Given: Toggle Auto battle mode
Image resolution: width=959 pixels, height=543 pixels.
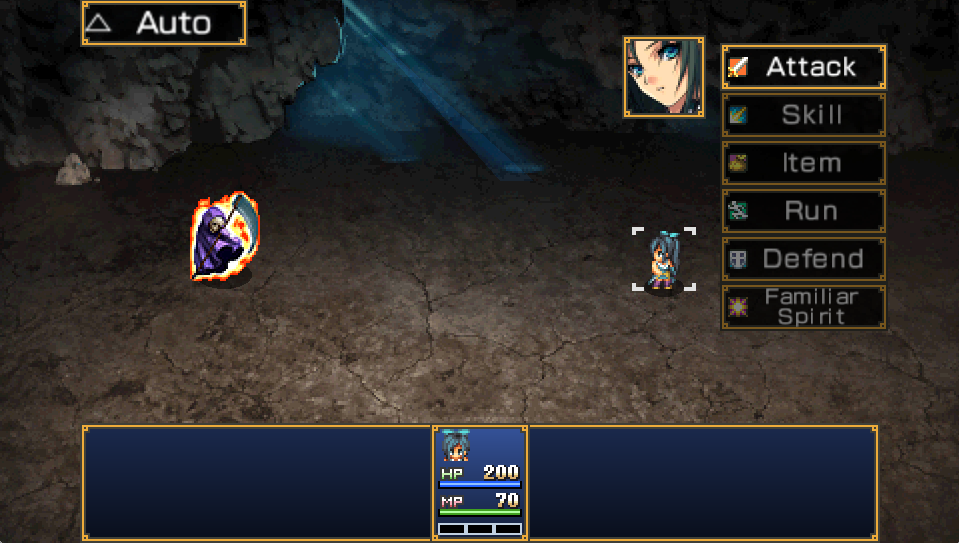Looking at the screenshot, I should click(x=164, y=23).
